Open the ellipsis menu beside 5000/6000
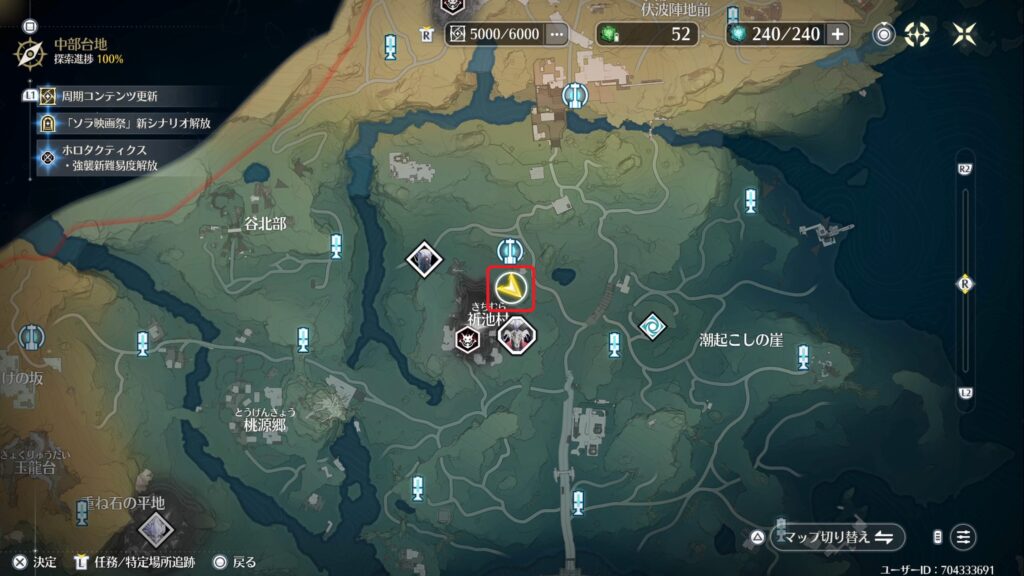The image size is (1024, 576). 557,34
